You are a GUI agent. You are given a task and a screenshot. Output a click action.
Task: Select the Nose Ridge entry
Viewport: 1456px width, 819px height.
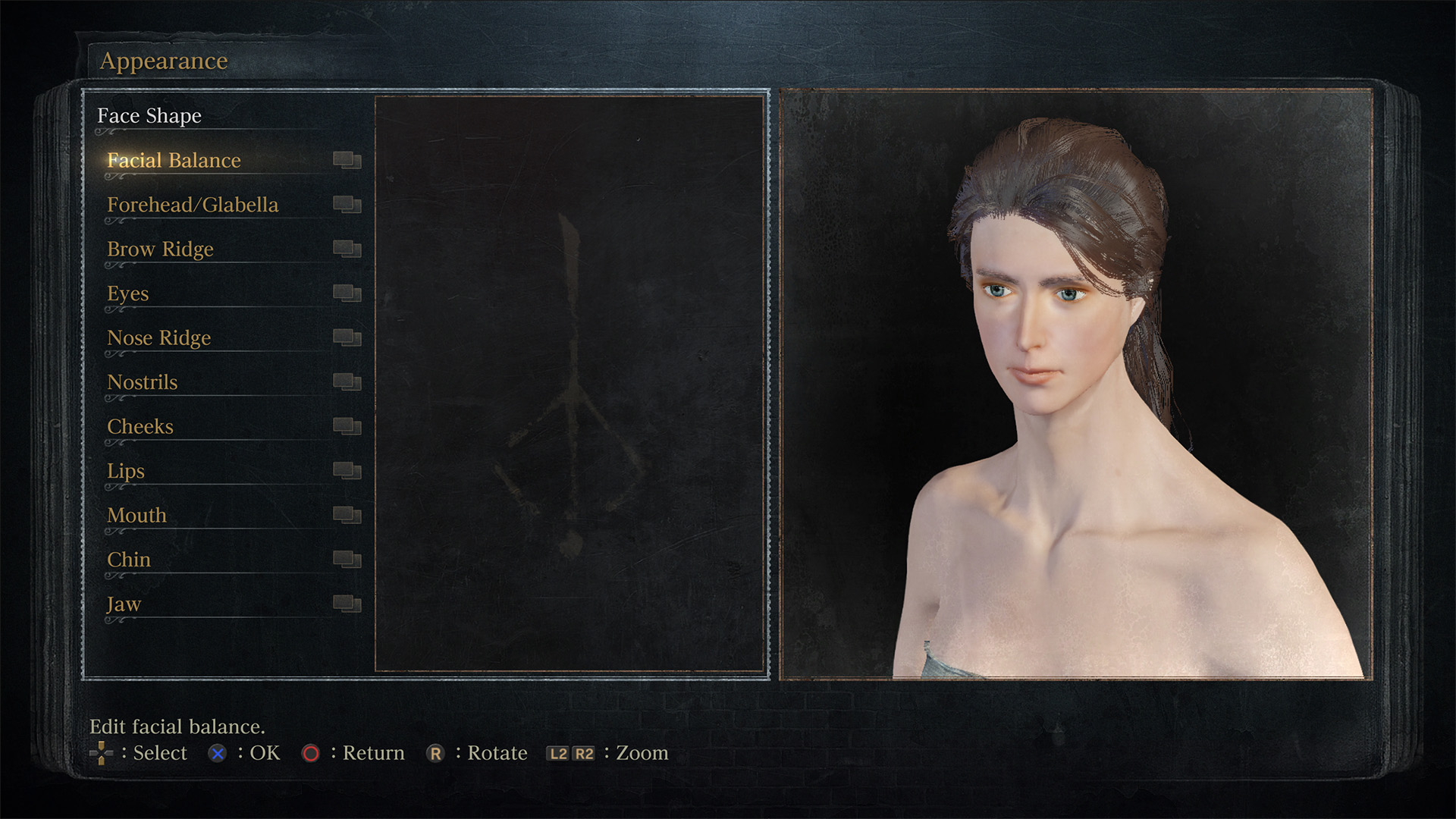(x=159, y=338)
